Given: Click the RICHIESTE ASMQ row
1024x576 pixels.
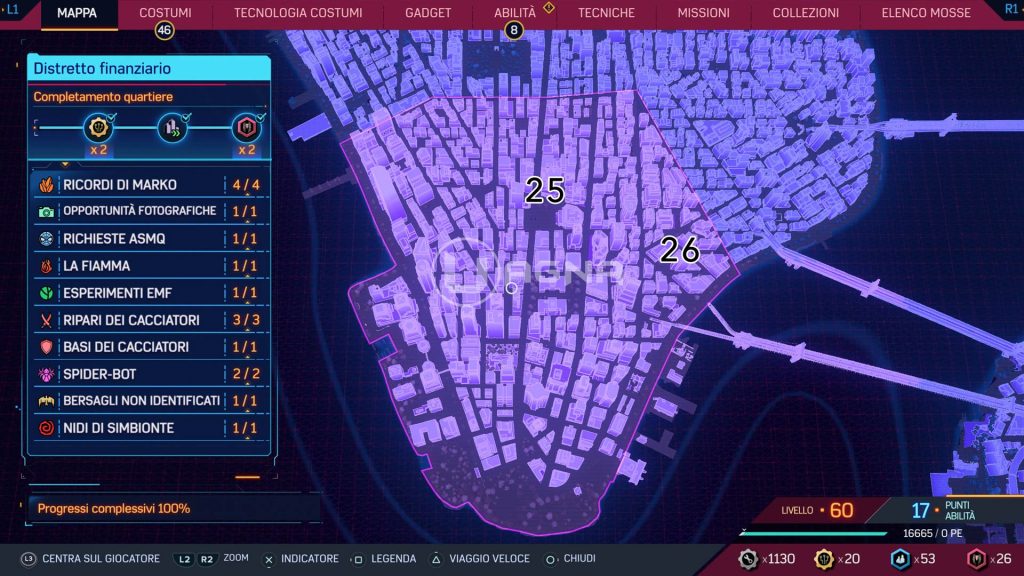Looking at the screenshot, I should click(x=148, y=239).
